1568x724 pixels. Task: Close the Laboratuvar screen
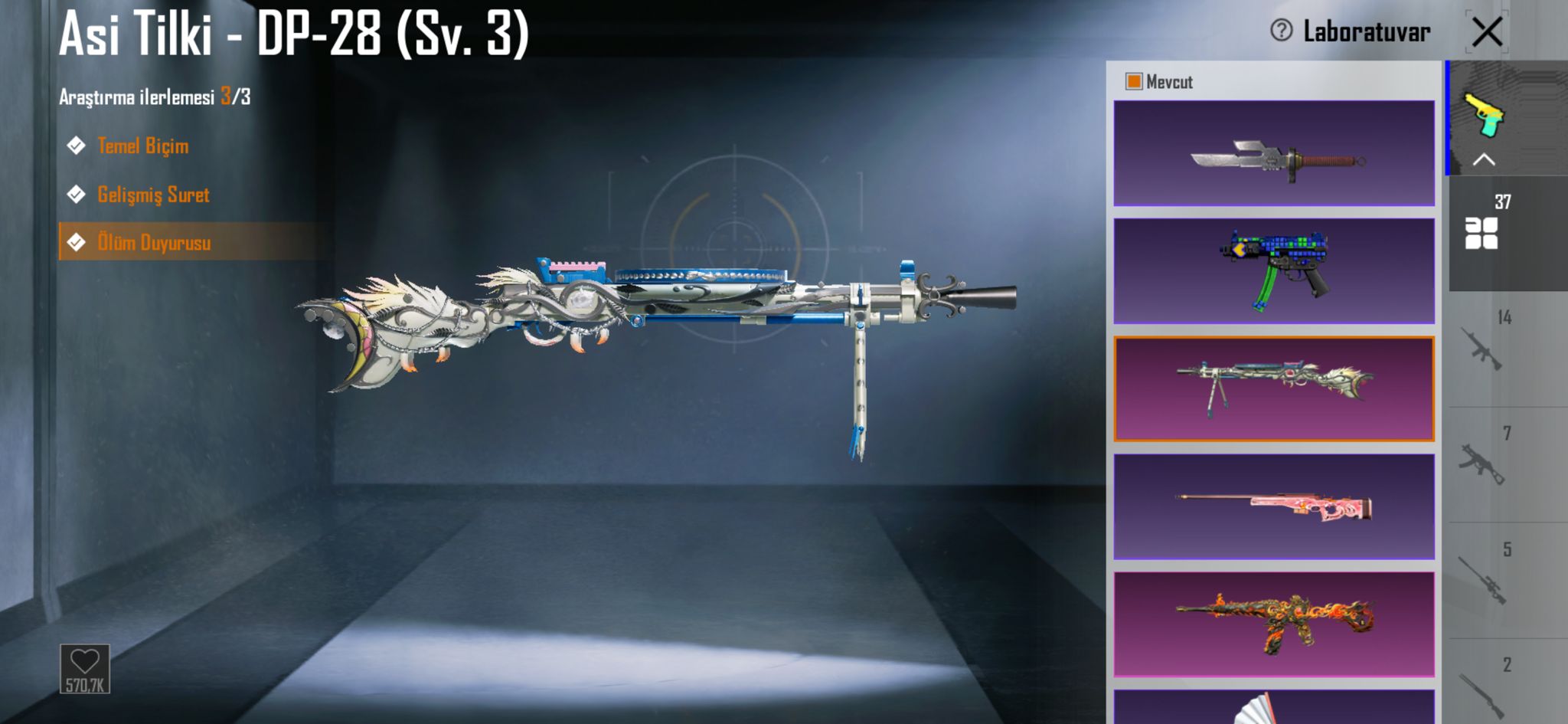click(1487, 32)
